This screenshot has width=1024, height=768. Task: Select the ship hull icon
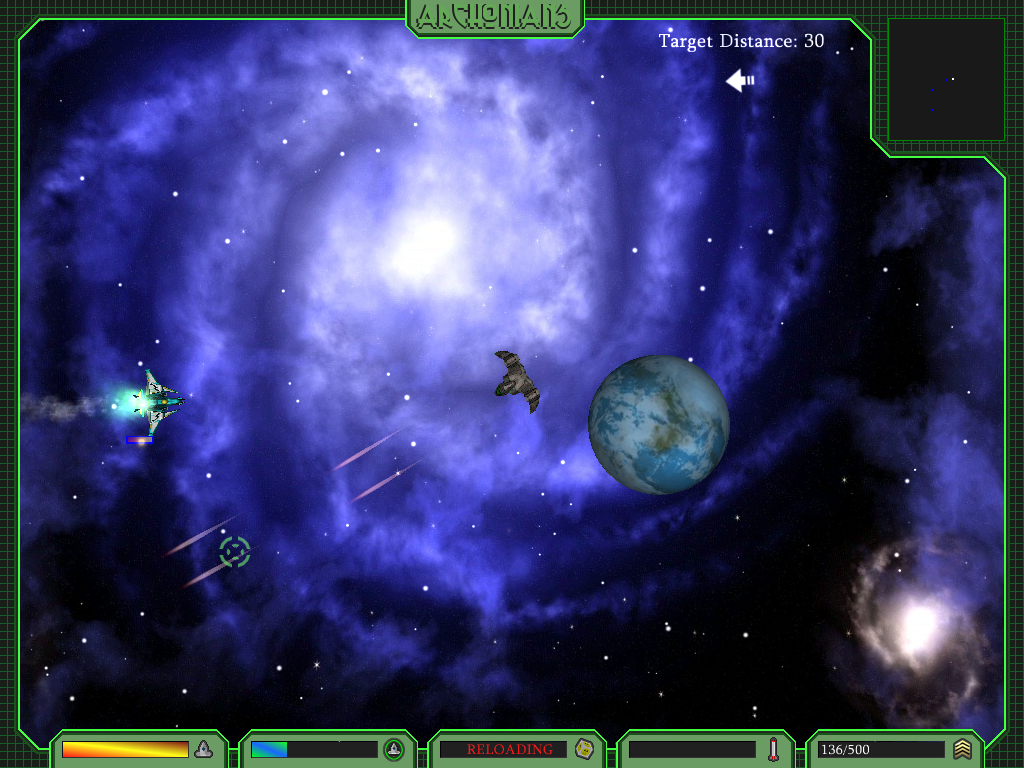[x=204, y=749]
